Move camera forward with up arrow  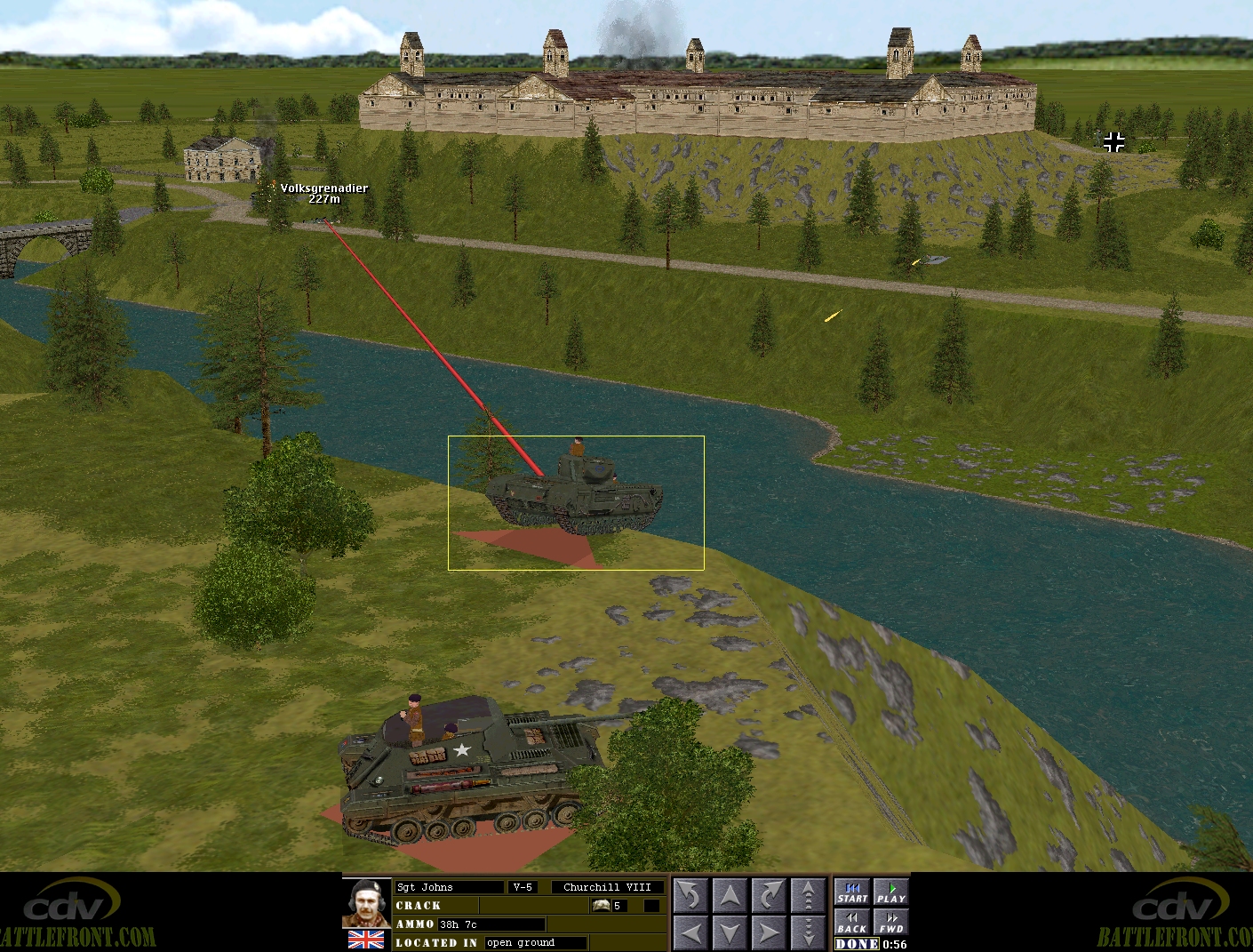click(730, 896)
